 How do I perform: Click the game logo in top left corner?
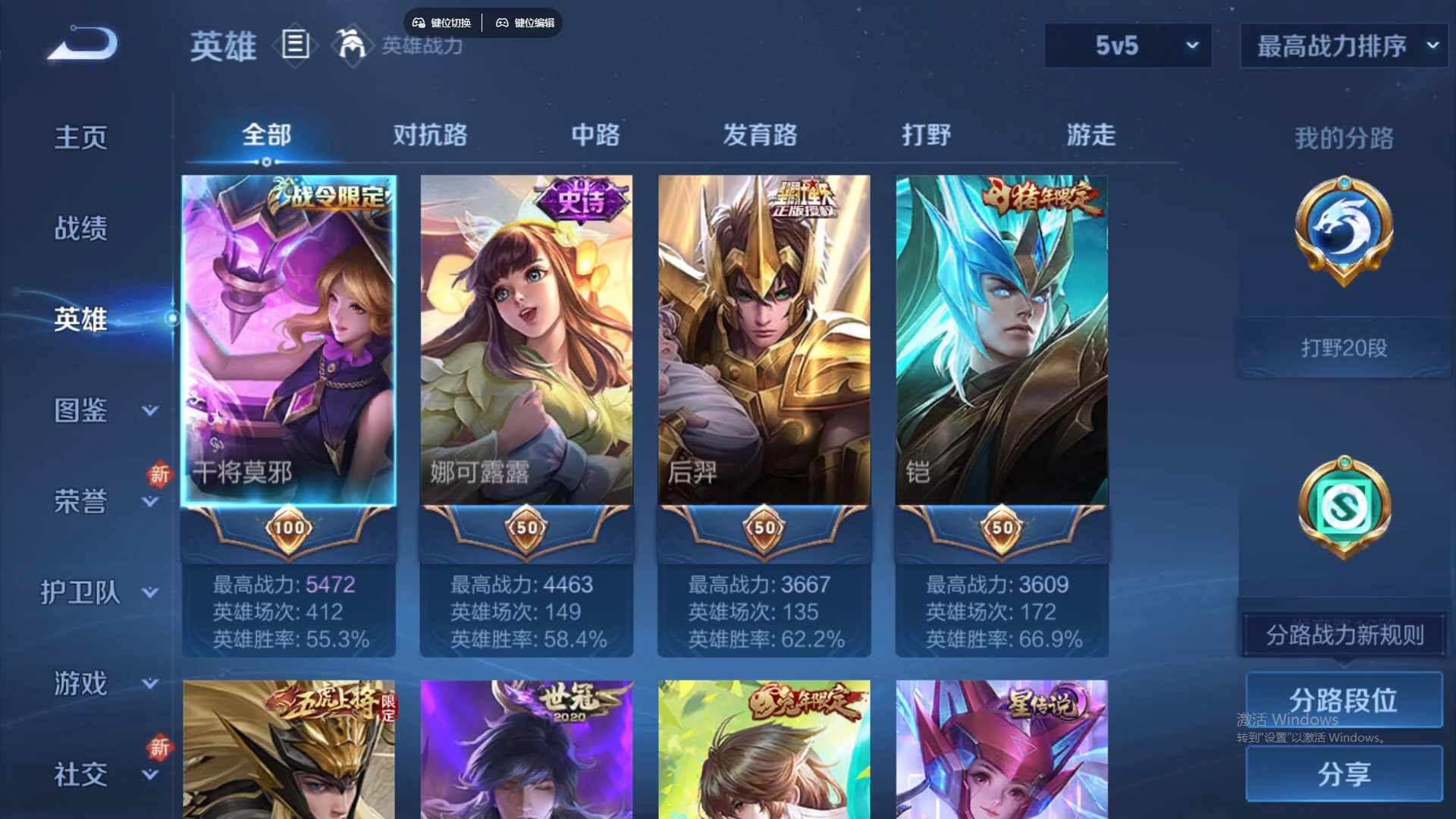click(x=80, y=43)
